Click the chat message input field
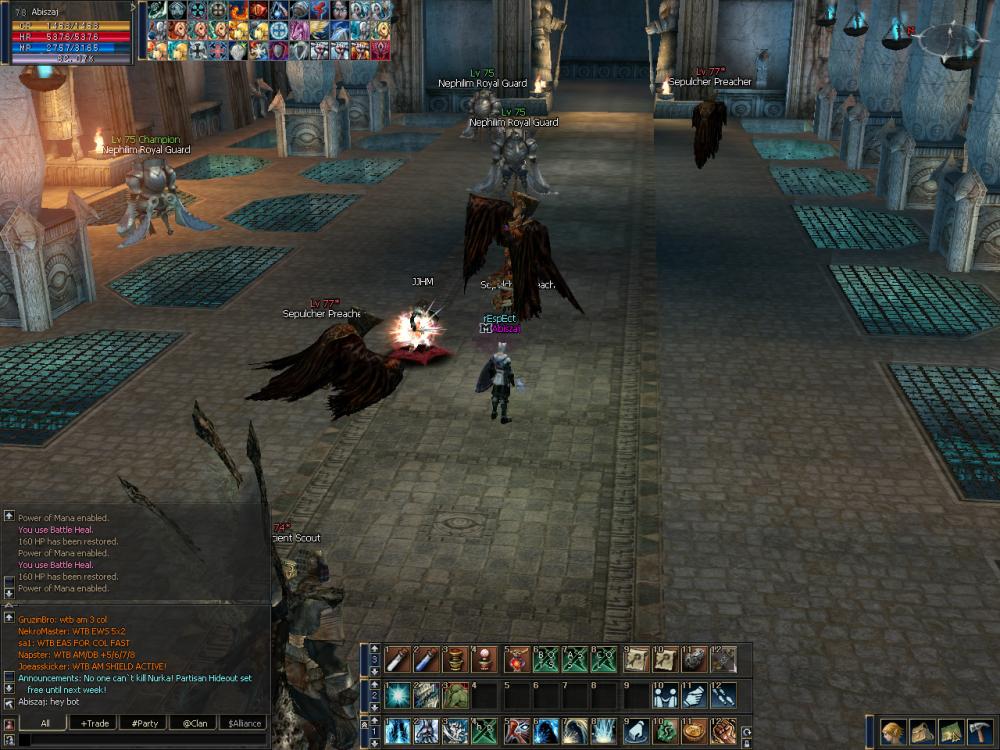Screen dimensions: 1000x750 click(140, 740)
